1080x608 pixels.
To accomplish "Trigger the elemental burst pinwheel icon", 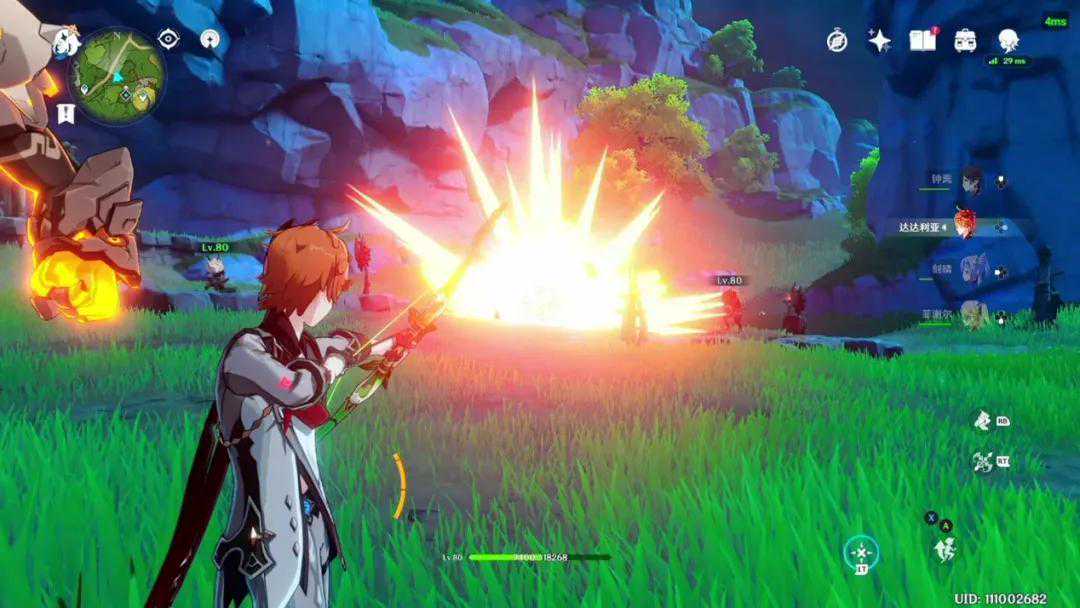I will (x=983, y=461).
